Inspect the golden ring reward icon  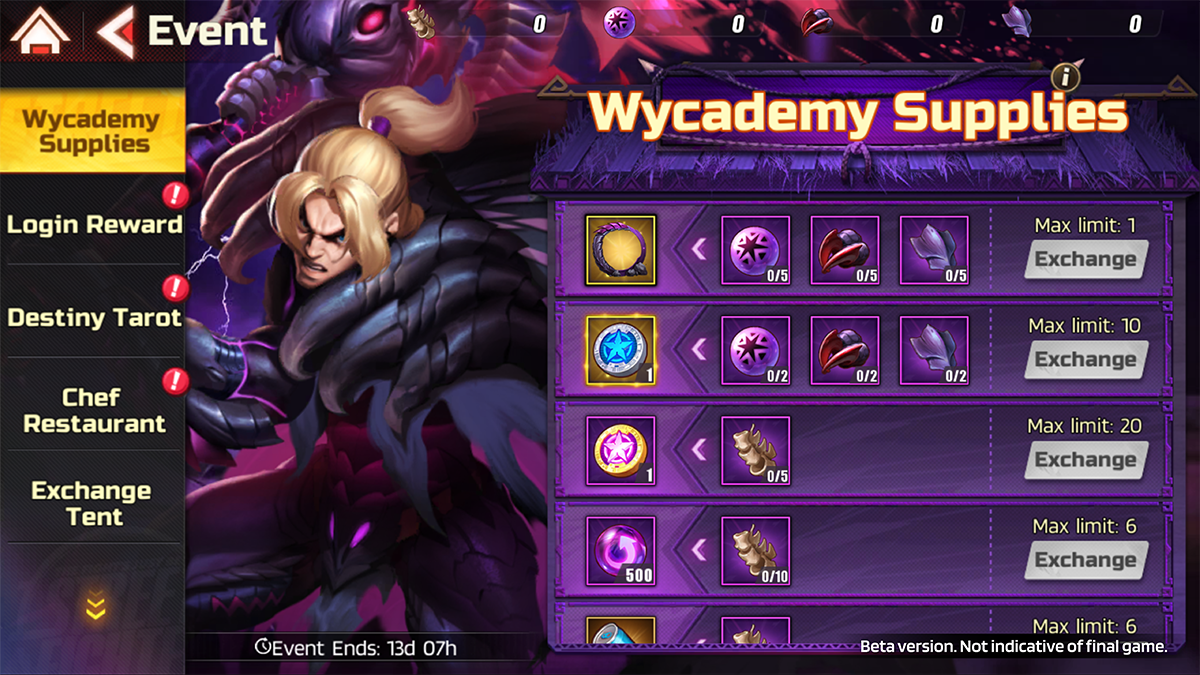tap(620, 250)
